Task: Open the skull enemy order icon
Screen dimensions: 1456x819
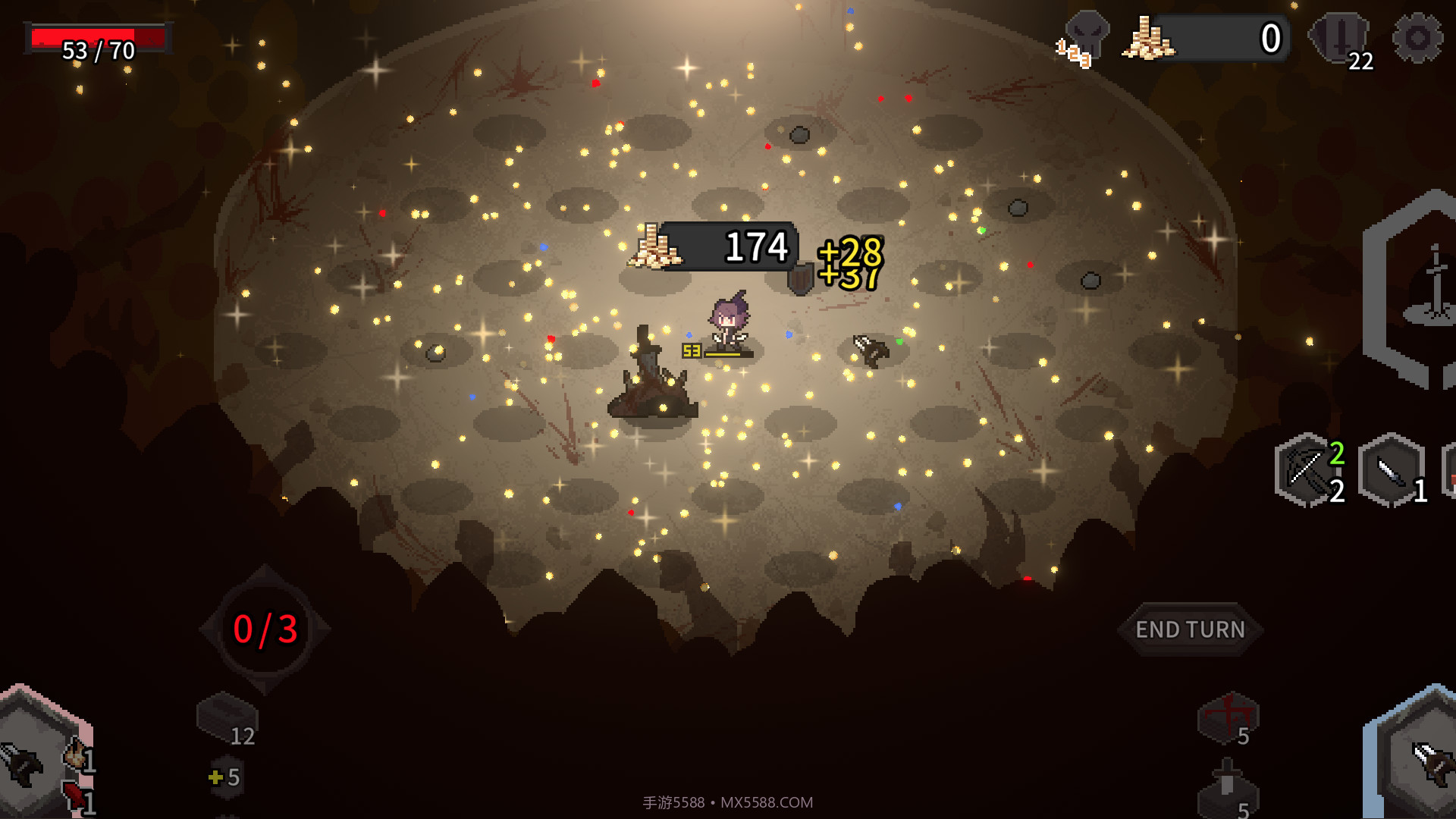Action: (x=1086, y=38)
